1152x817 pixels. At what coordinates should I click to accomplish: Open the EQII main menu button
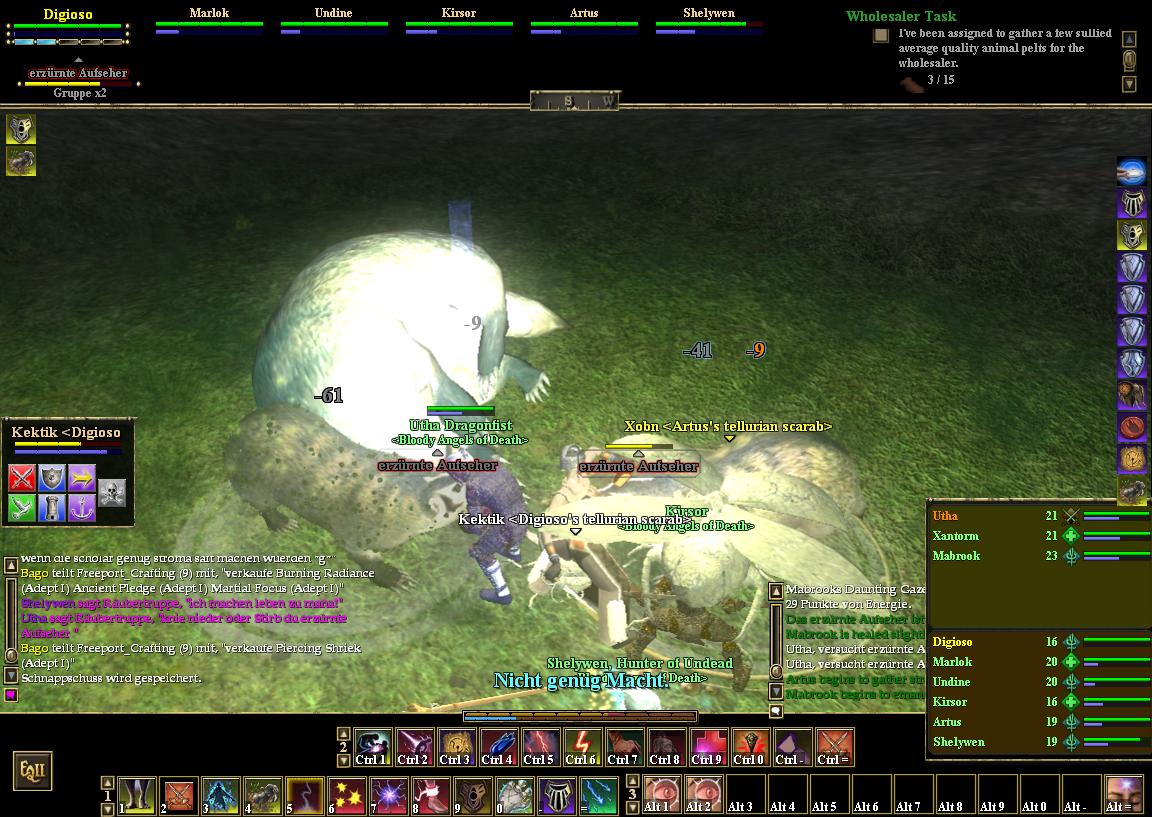pos(31,771)
